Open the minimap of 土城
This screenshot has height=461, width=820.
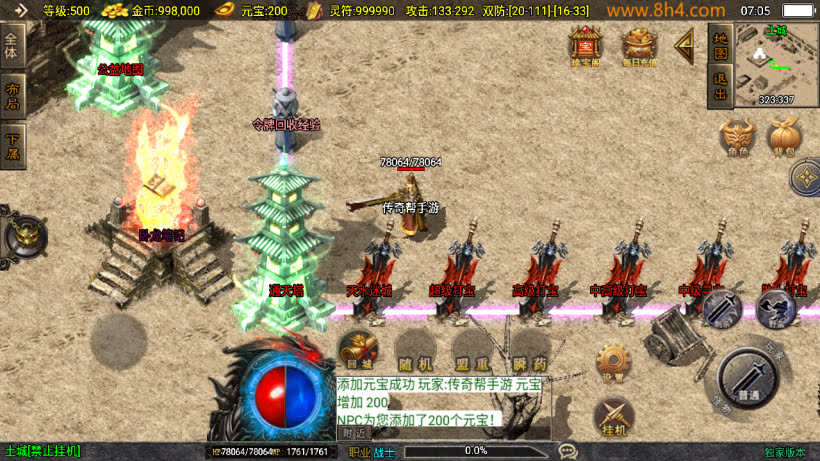[777, 65]
